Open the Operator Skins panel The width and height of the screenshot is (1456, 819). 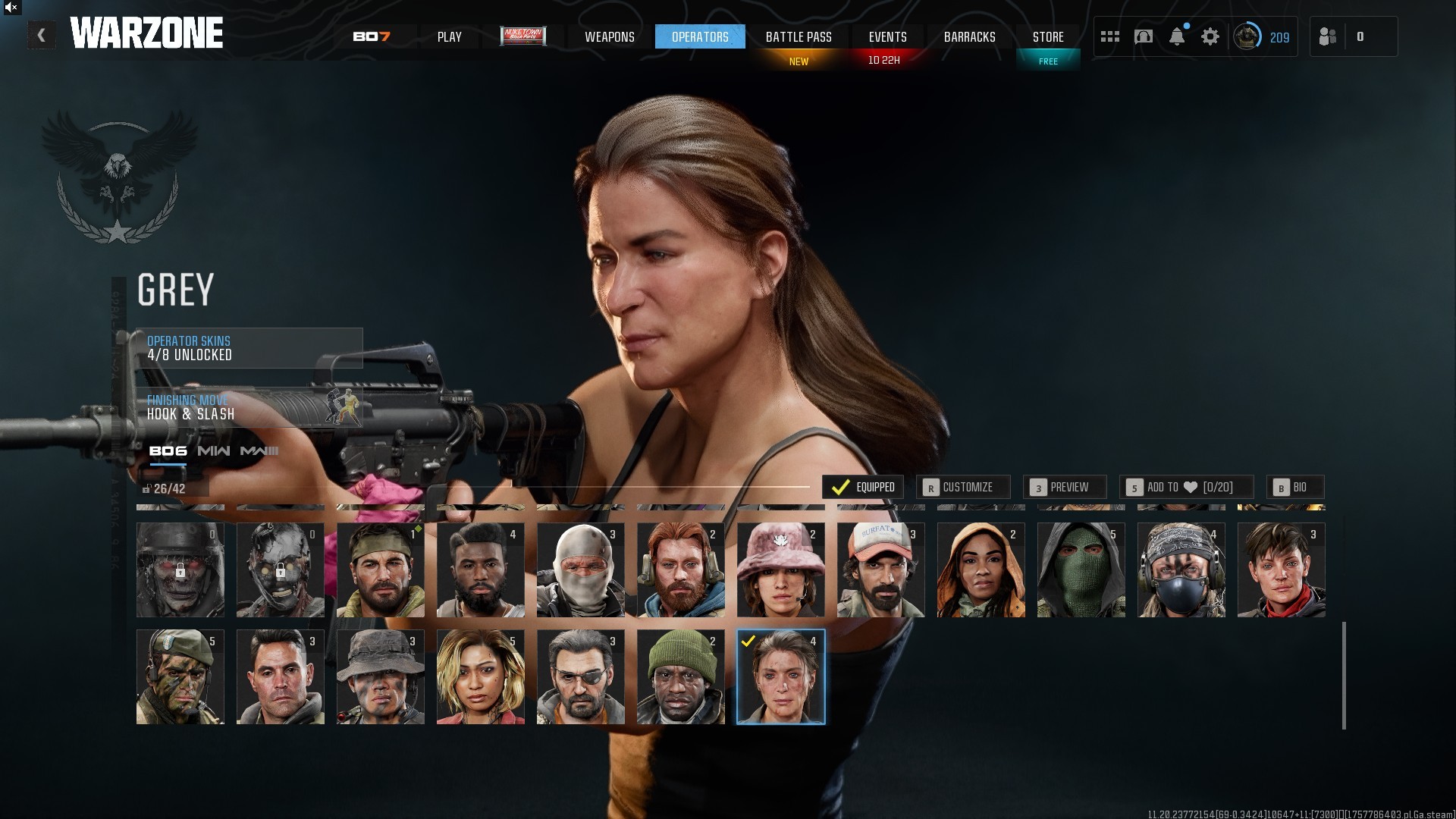249,348
